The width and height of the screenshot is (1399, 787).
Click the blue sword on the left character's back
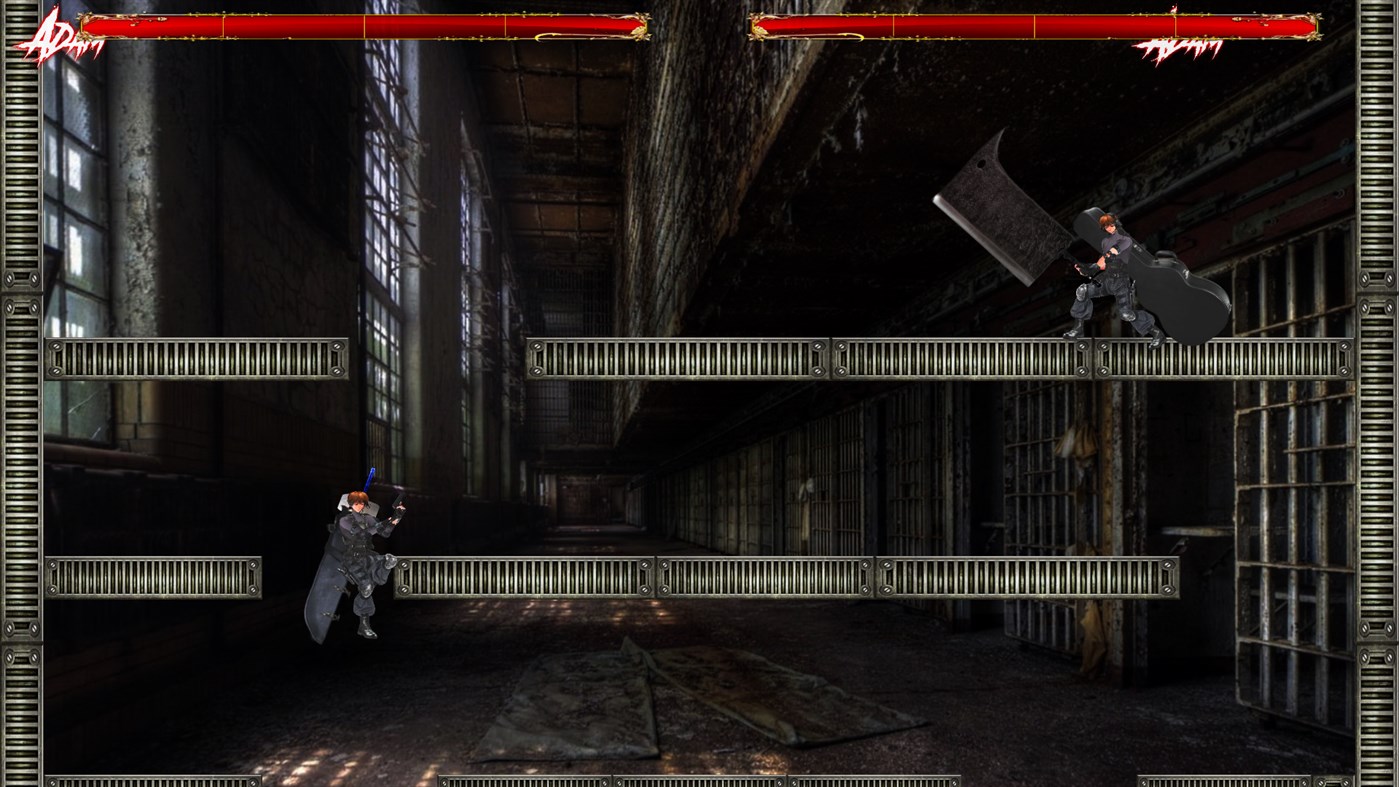(368, 480)
